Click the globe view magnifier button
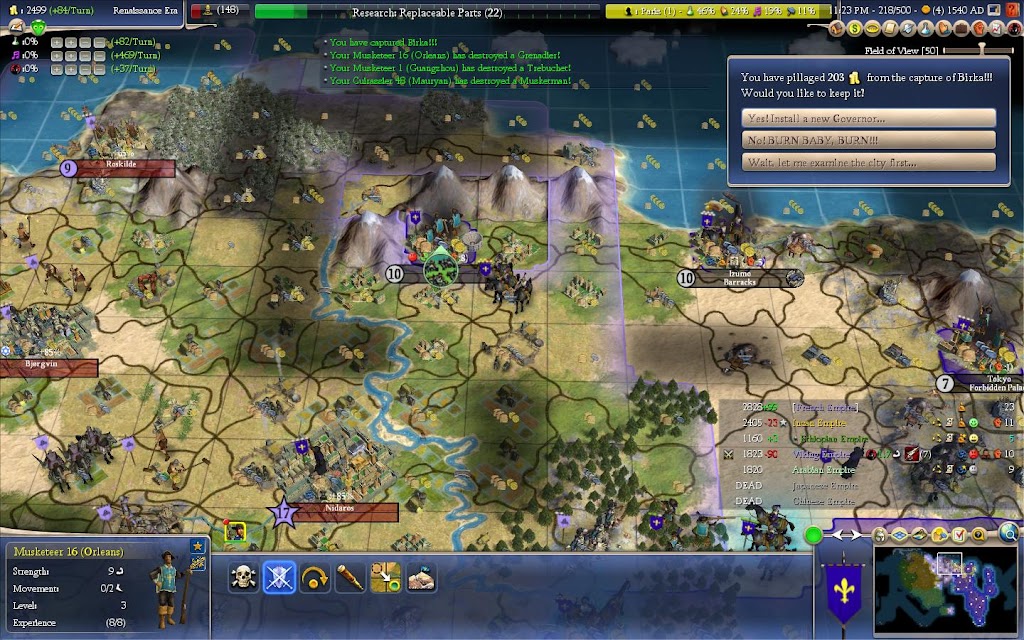Image resolution: width=1024 pixels, height=640 pixels. 1009,533
